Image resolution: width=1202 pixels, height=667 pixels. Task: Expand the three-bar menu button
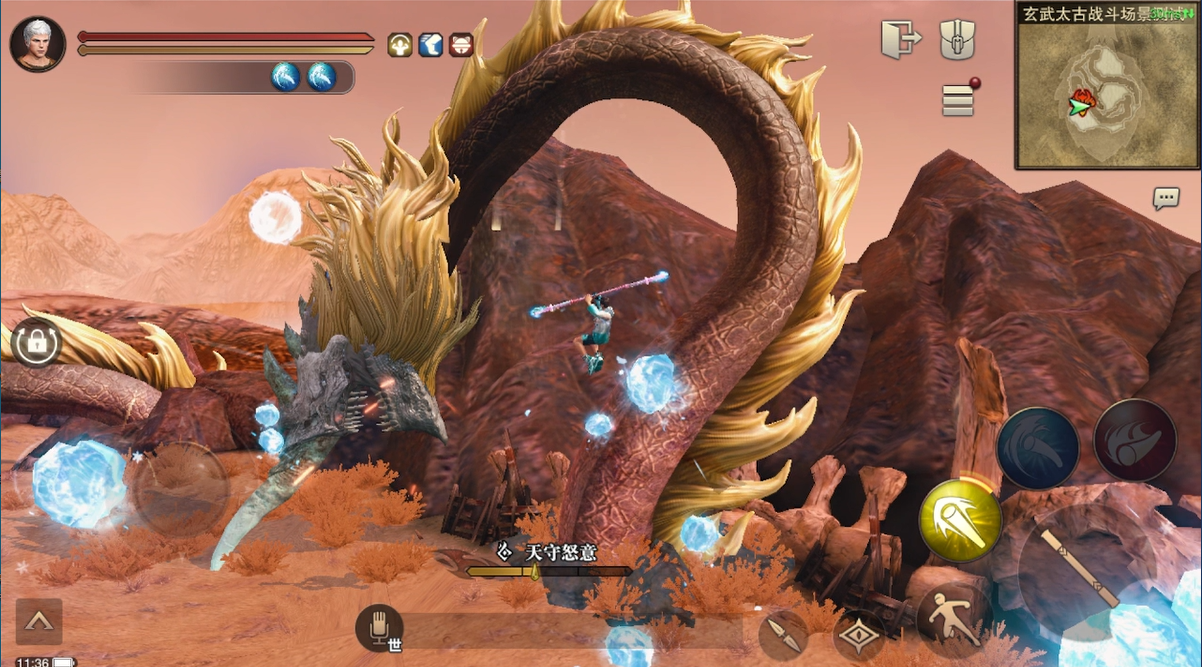(958, 100)
